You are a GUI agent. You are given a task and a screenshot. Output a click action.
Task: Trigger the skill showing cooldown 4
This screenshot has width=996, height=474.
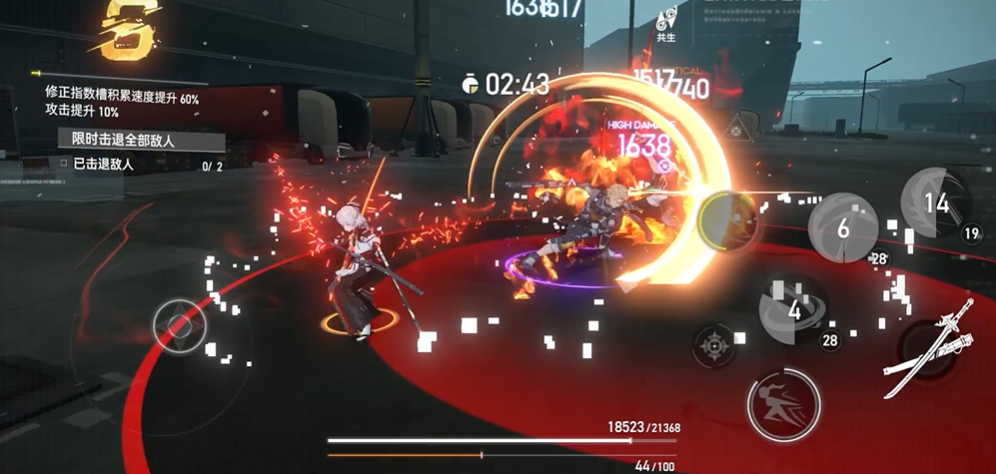(794, 309)
